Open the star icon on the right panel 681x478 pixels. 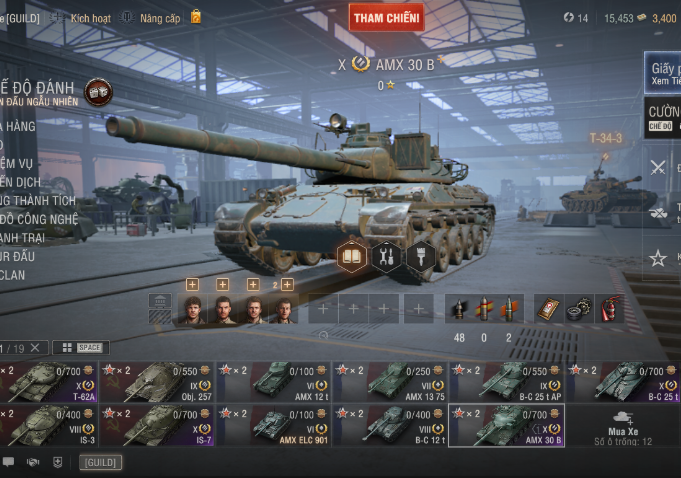(x=658, y=258)
